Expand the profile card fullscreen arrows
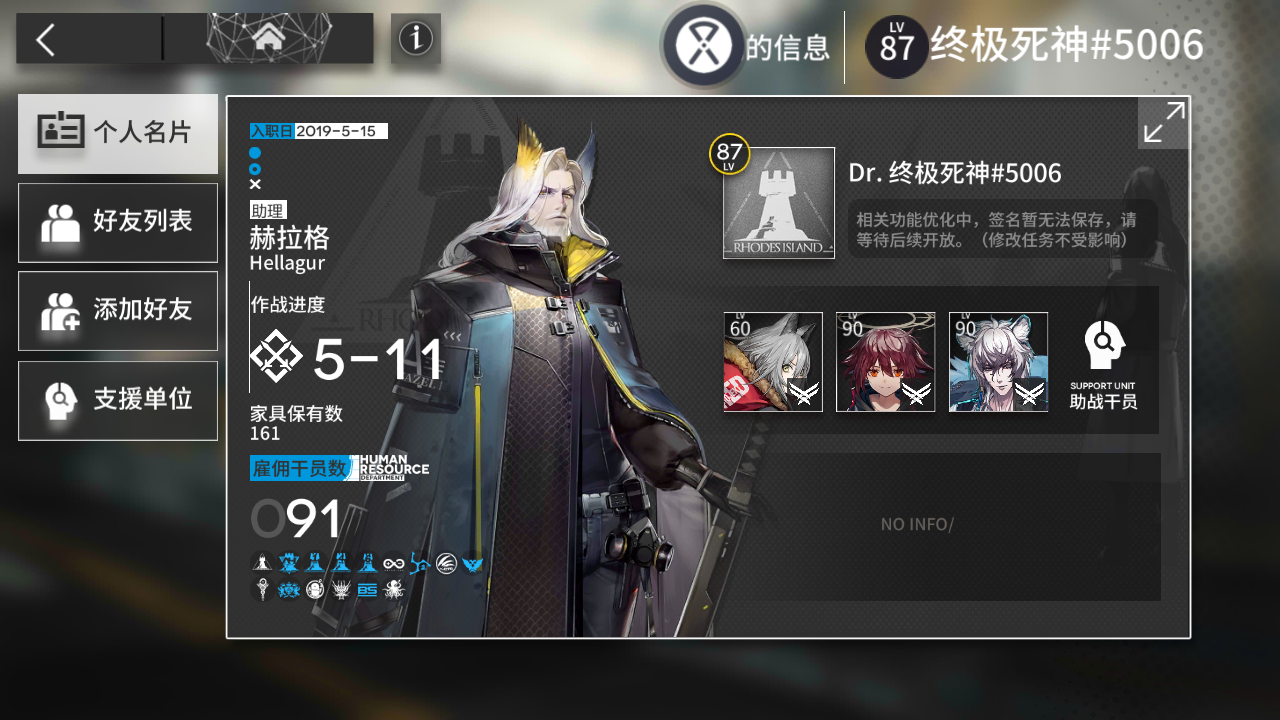Image resolution: width=1280 pixels, height=720 pixels. [1162, 122]
